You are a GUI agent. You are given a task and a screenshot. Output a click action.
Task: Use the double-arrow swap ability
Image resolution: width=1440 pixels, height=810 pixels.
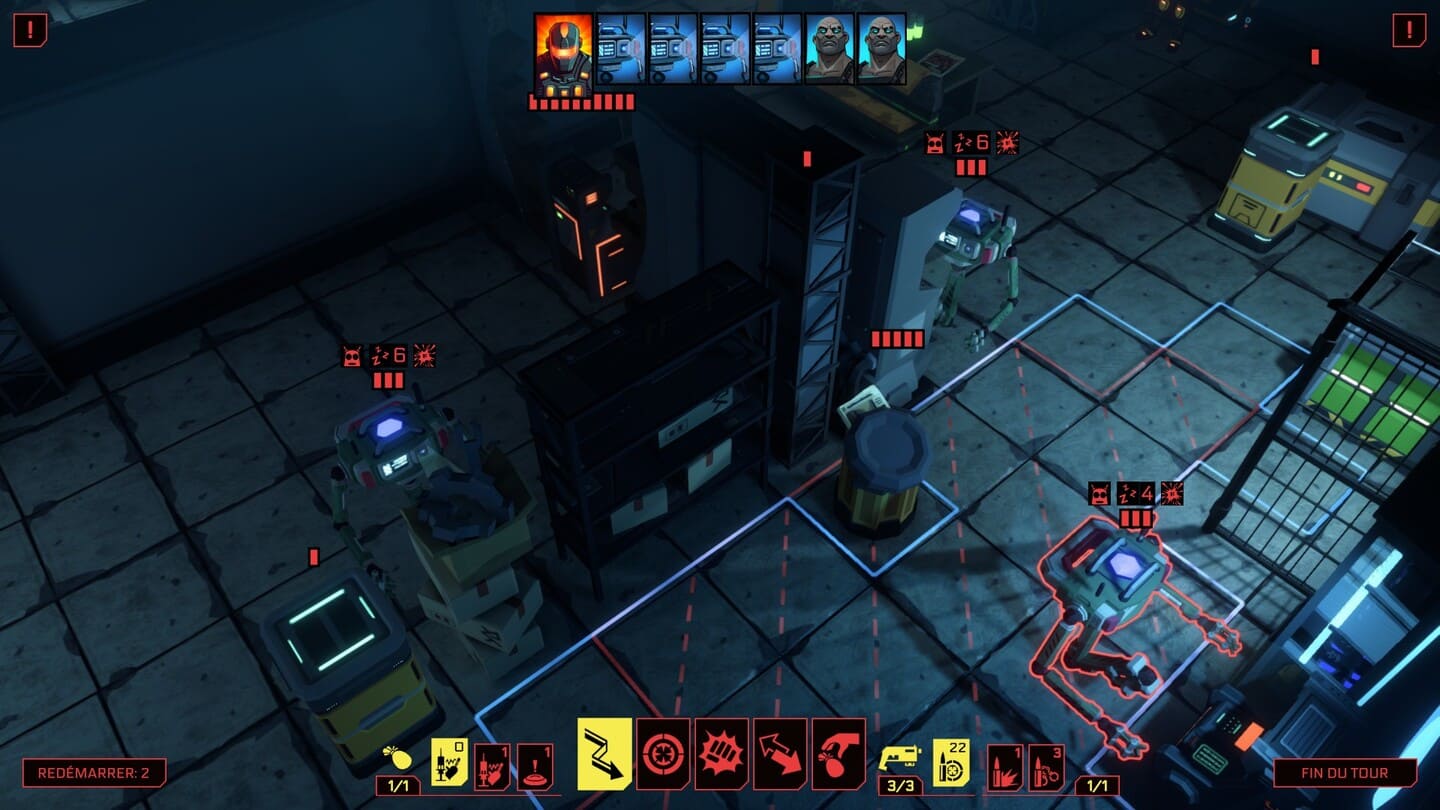(779, 753)
